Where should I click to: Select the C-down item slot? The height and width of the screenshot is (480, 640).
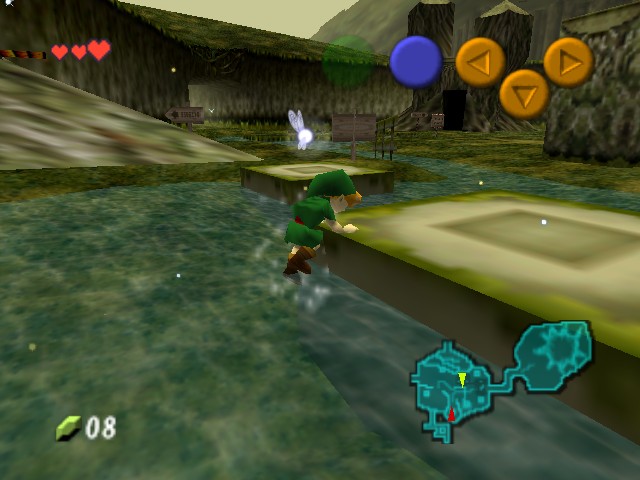(524, 93)
